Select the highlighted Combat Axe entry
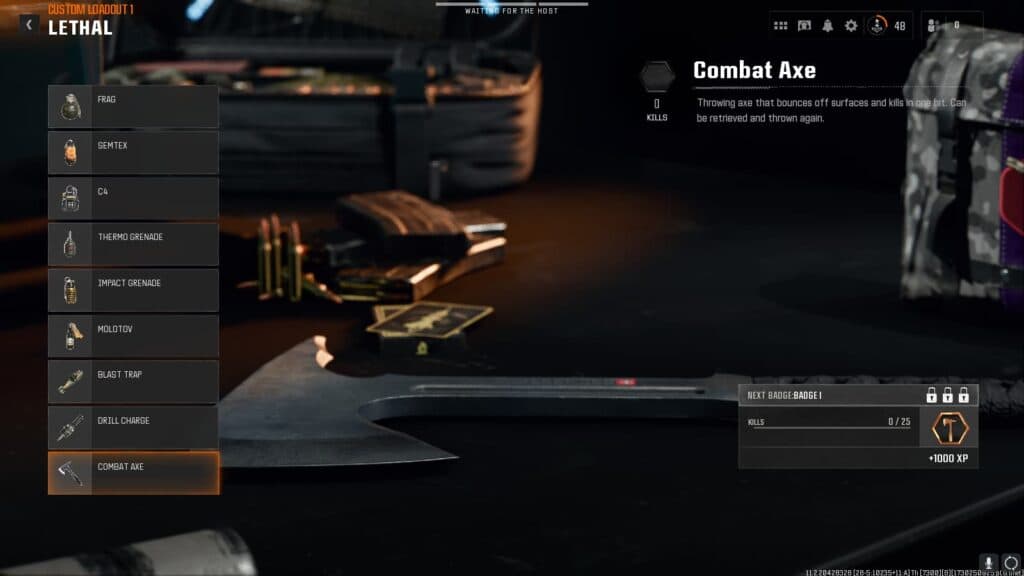Viewport: 1024px width, 576px height. tap(133, 473)
